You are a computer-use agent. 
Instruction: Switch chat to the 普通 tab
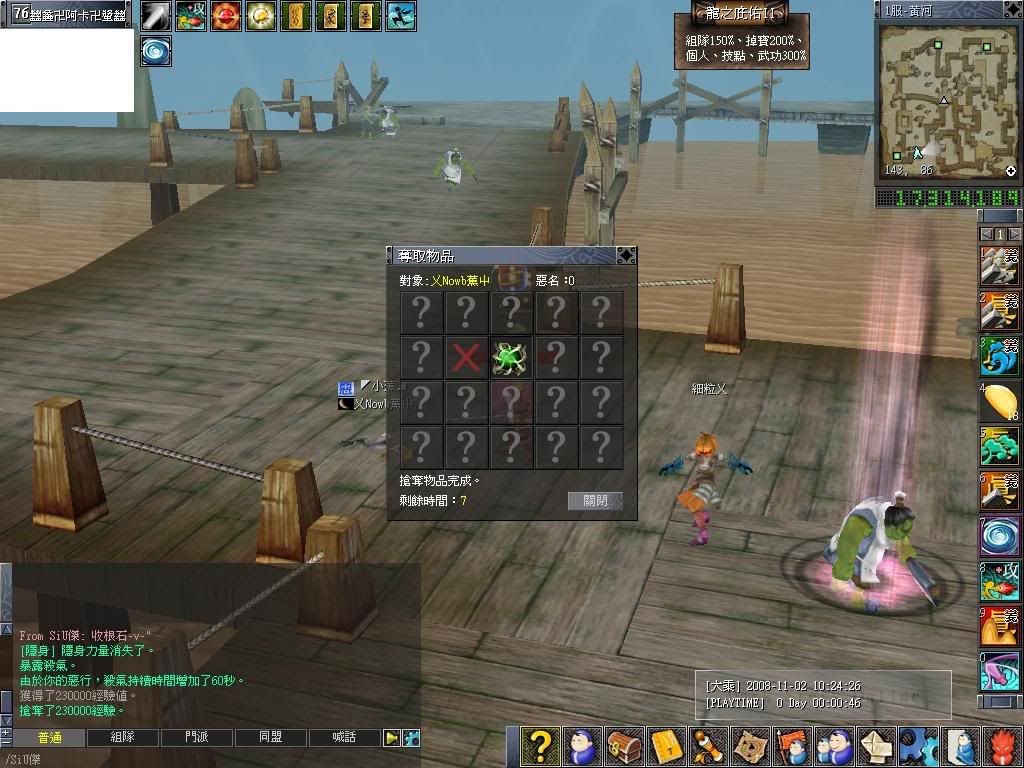(49, 738)
